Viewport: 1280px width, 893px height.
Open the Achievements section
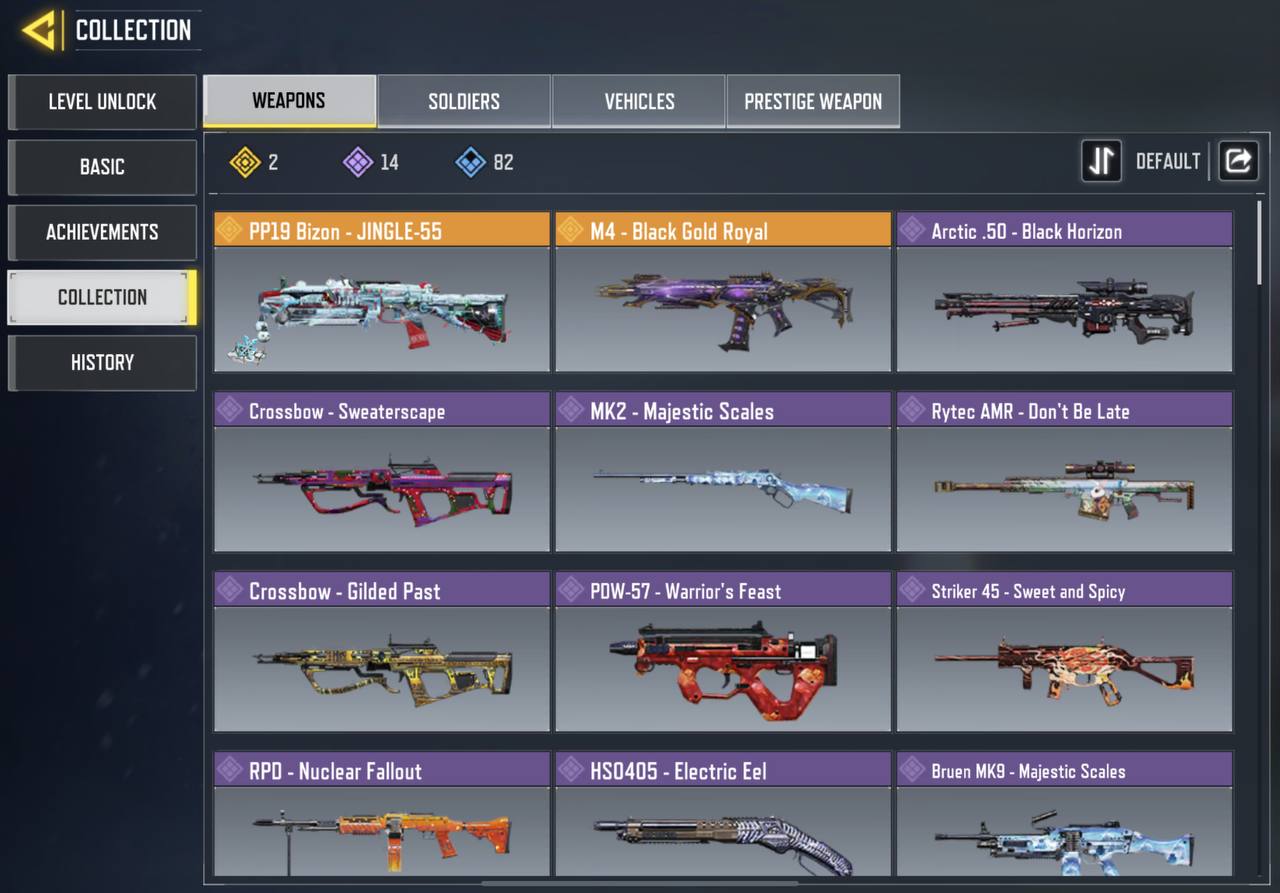point(102,232)
